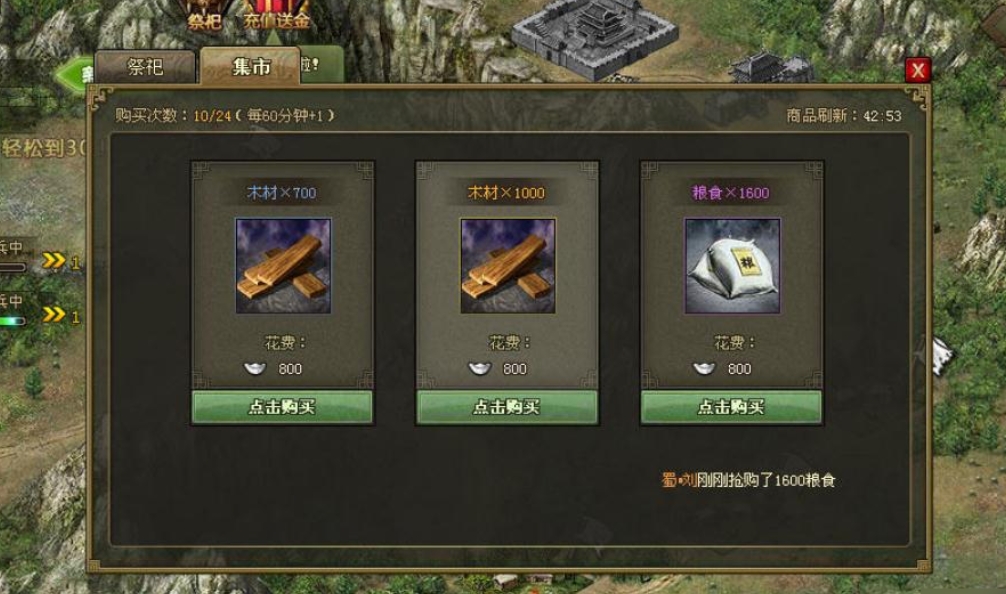The image size is (1006, 594).
Task: Select the 集市 market tab
Action: 250,67
